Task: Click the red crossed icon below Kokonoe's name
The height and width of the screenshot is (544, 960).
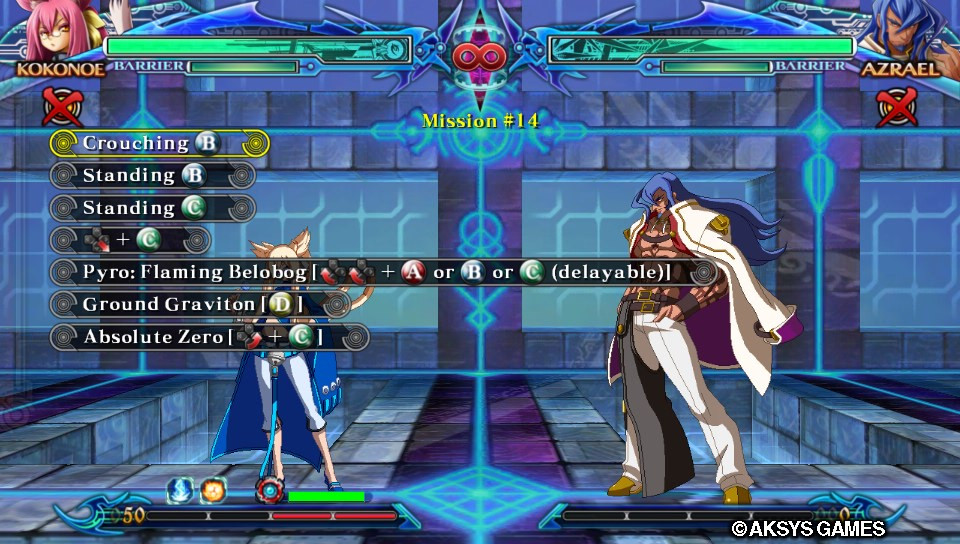Action: pyautogui.click(x=61, y=107)
